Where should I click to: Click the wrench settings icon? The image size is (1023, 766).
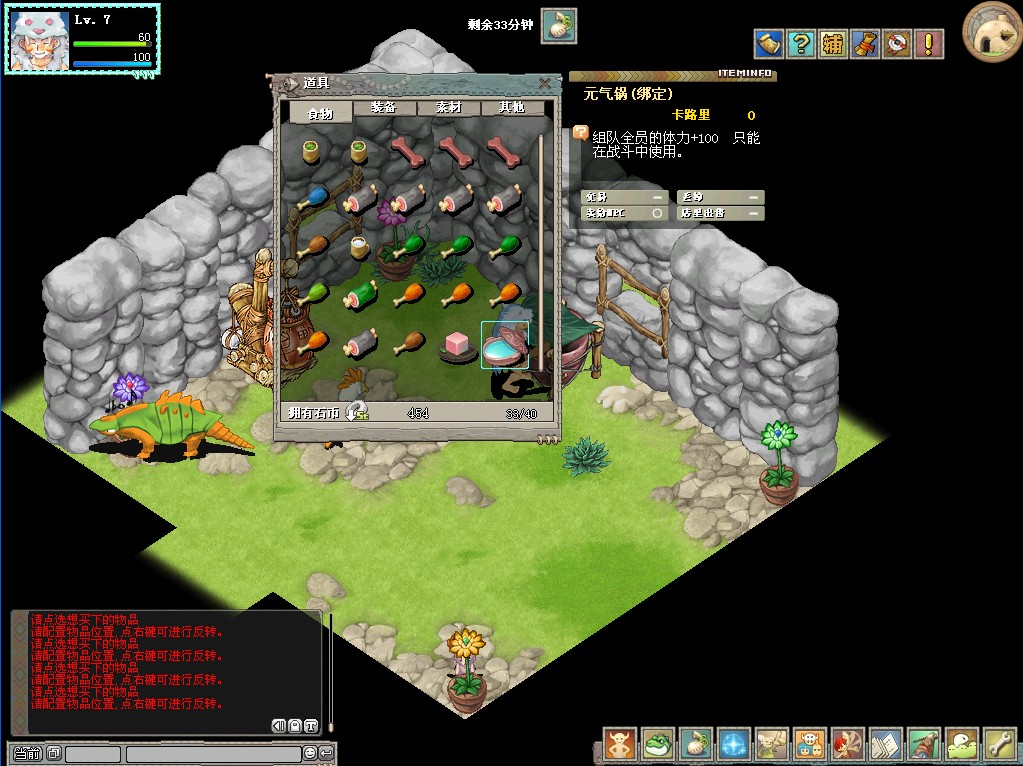[x=1000, y=744]
